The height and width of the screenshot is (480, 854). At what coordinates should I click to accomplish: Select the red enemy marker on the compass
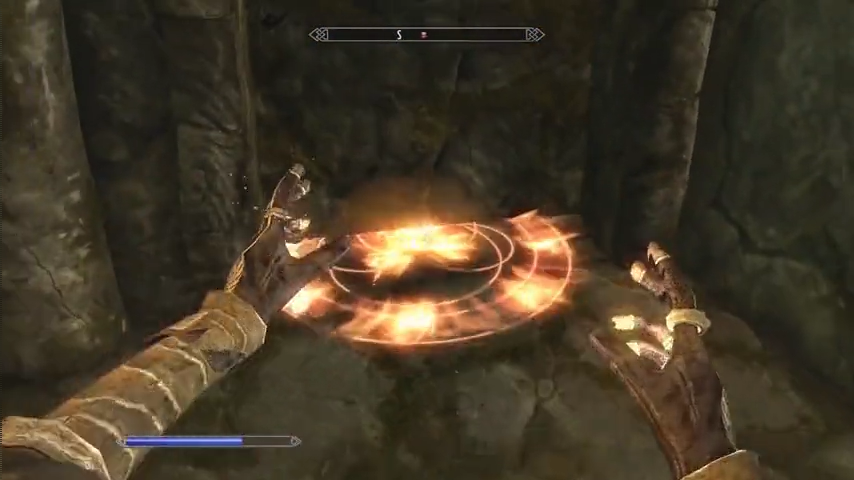(424, 35)
